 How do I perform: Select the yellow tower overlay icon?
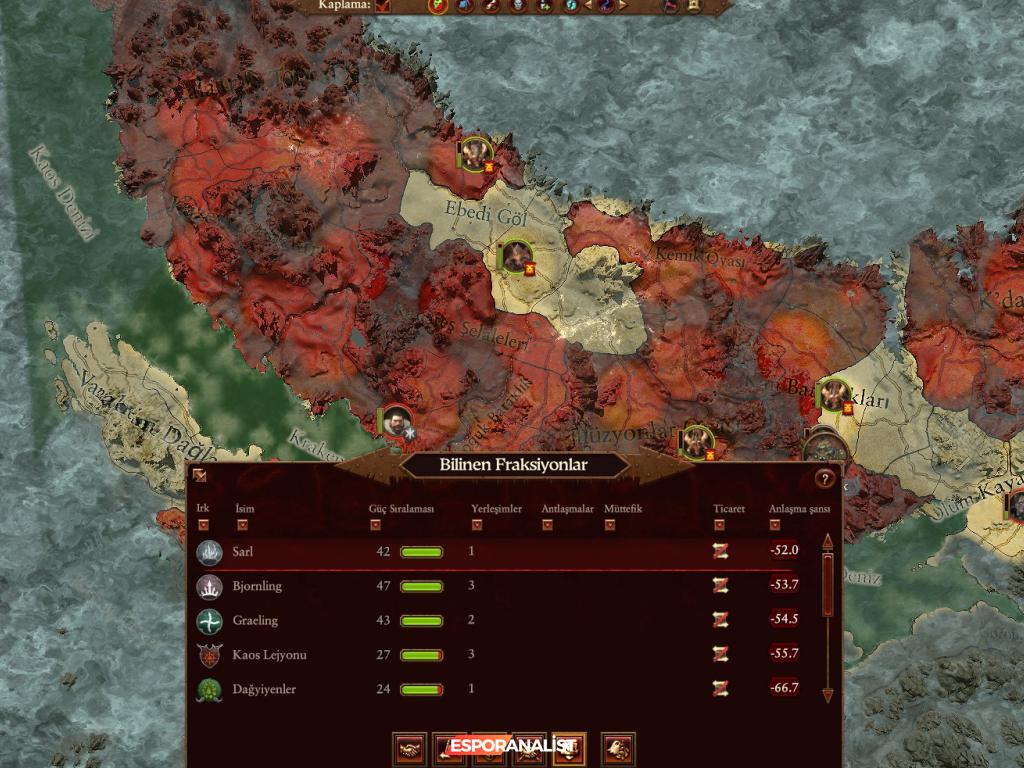coord(694,6)
